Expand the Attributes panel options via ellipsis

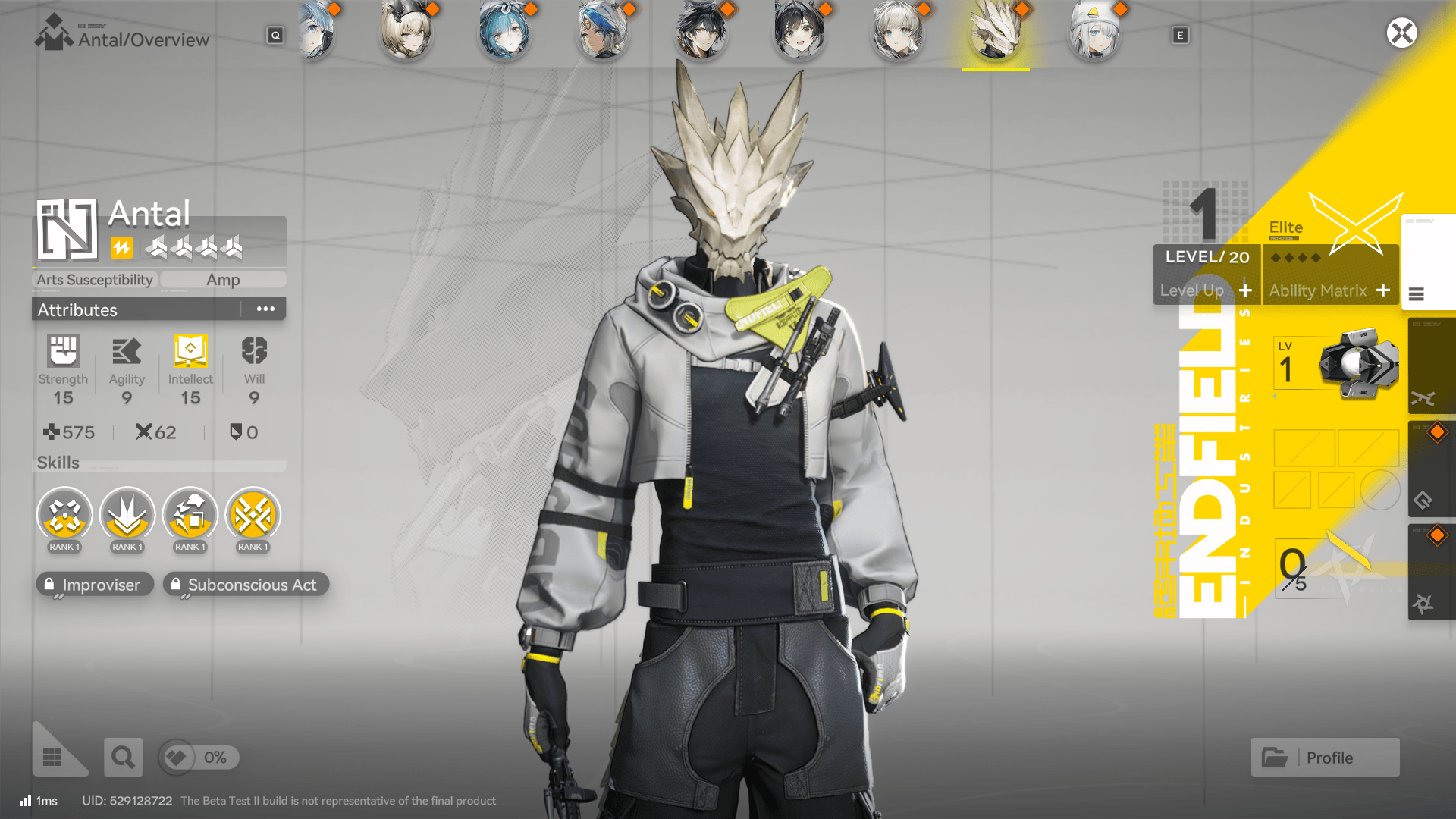(x=265, y=308)
